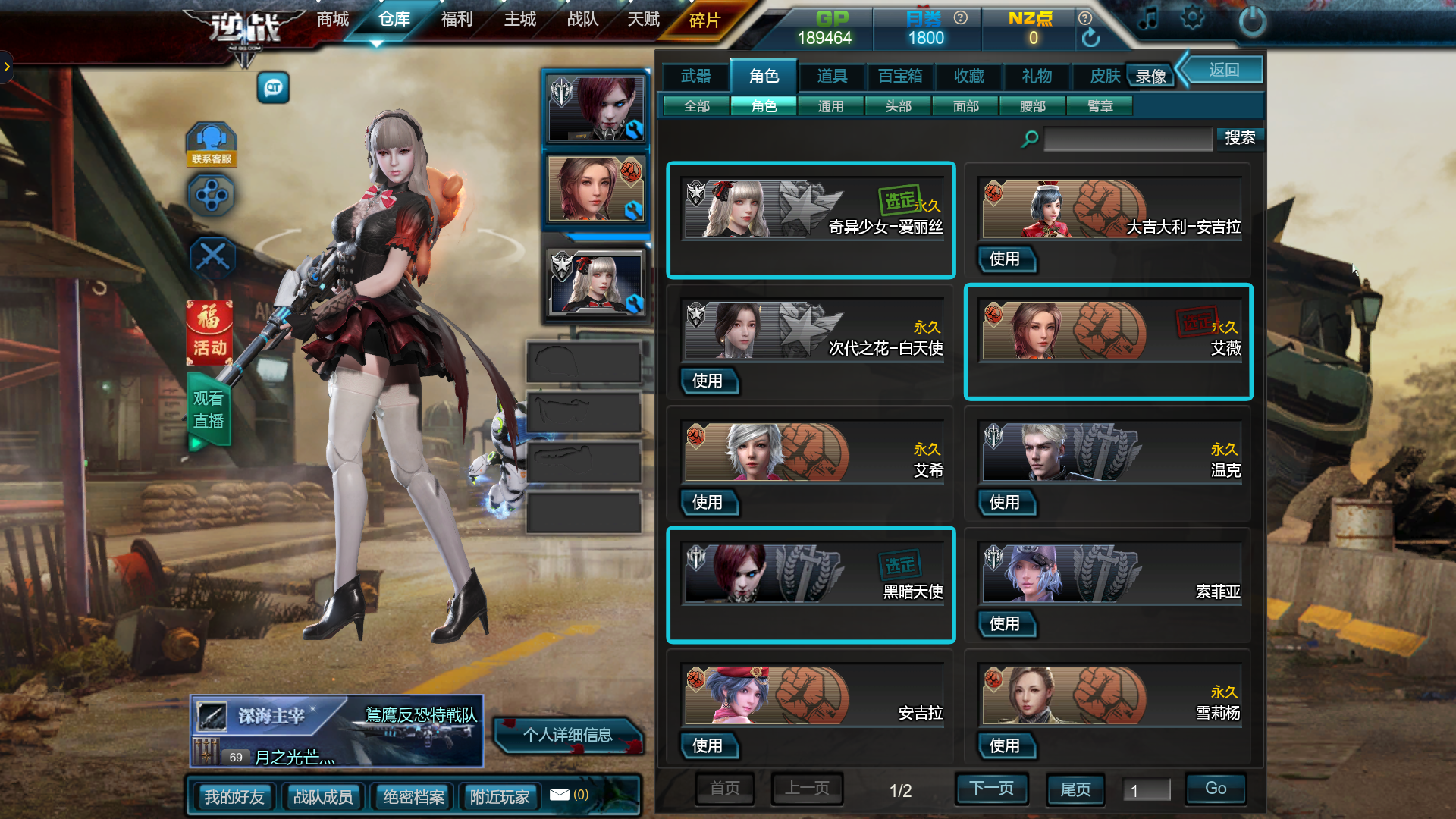1456x819 pixels.
Task: Jump to 尾页 last page
Action: coord(1075,789)
